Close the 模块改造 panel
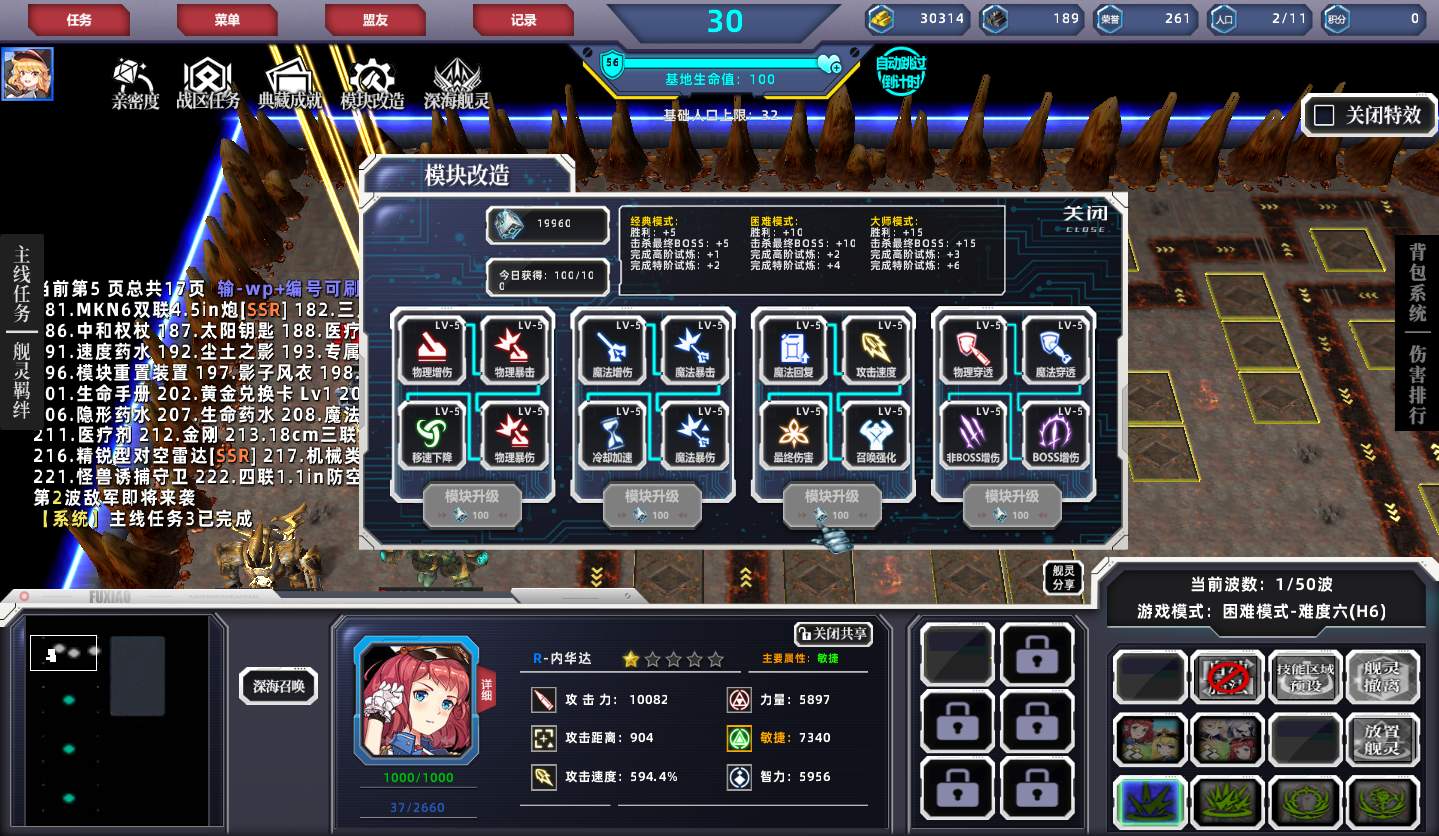 (x=1084, y=217)
